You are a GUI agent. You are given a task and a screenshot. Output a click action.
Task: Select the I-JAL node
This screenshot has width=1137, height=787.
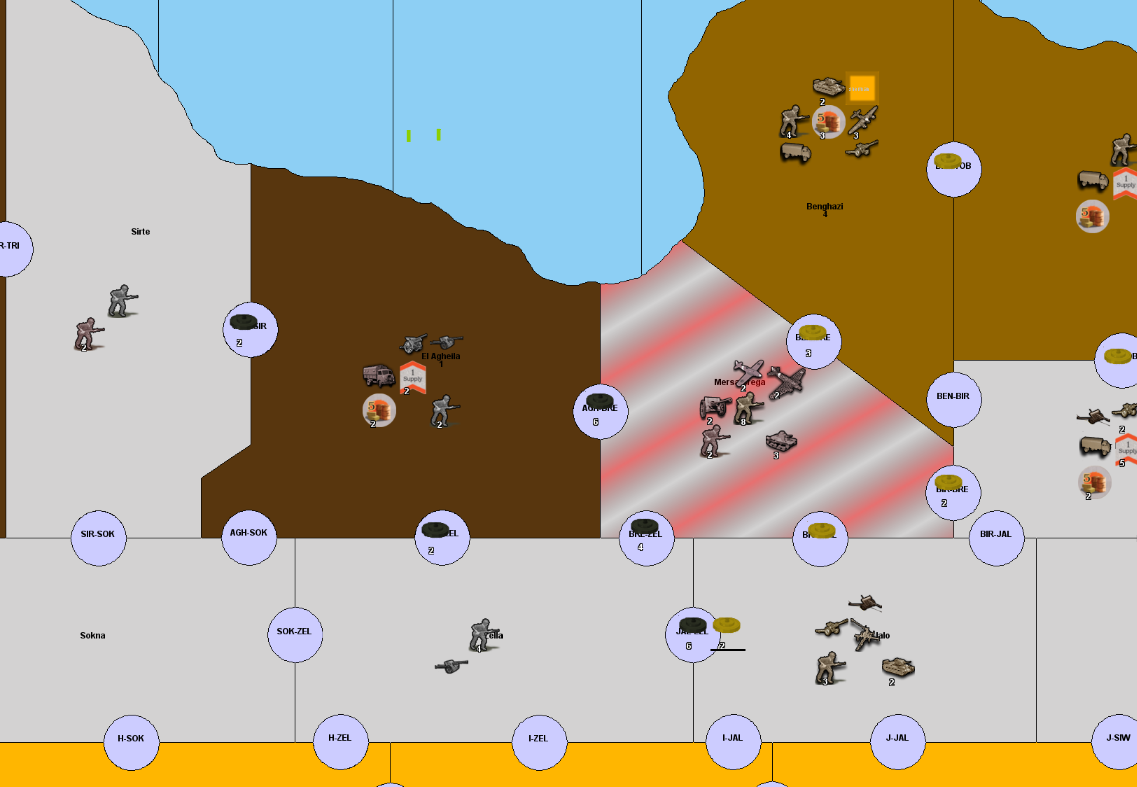click(733, 740)
